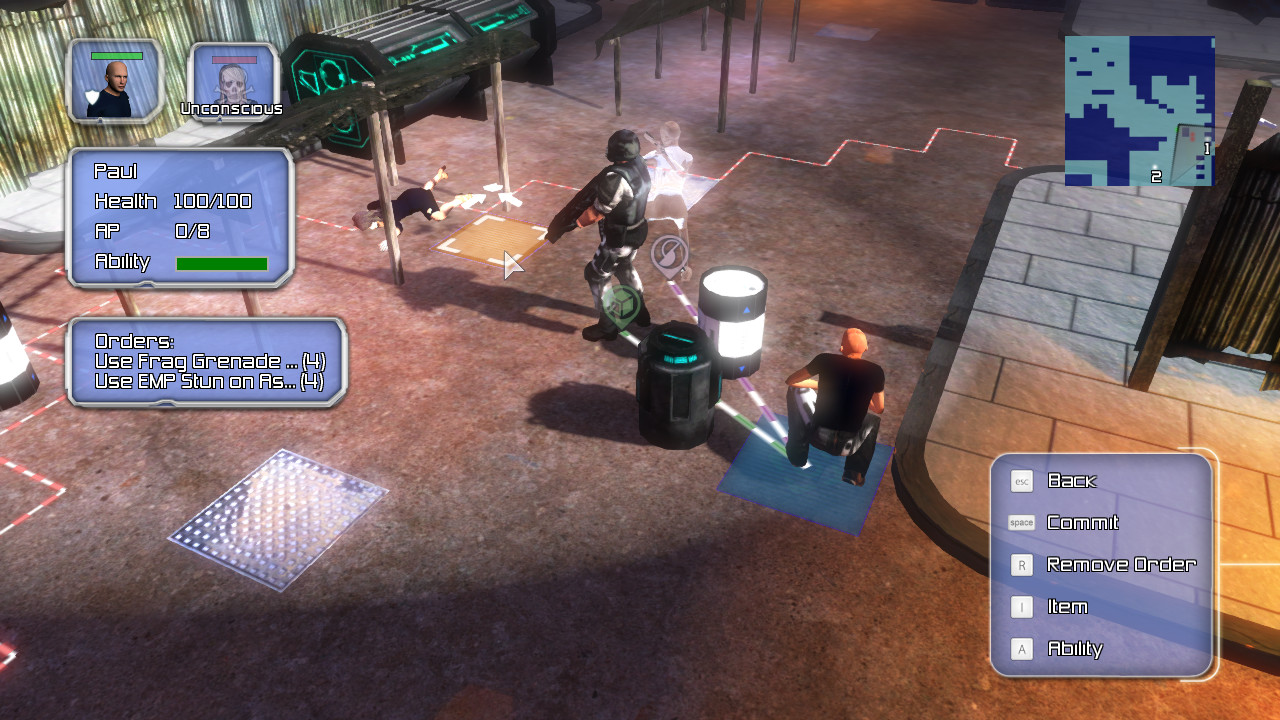Click the Ability keybind button
The width and height of the screenshot is (1280, 720).
point(1021,649)
